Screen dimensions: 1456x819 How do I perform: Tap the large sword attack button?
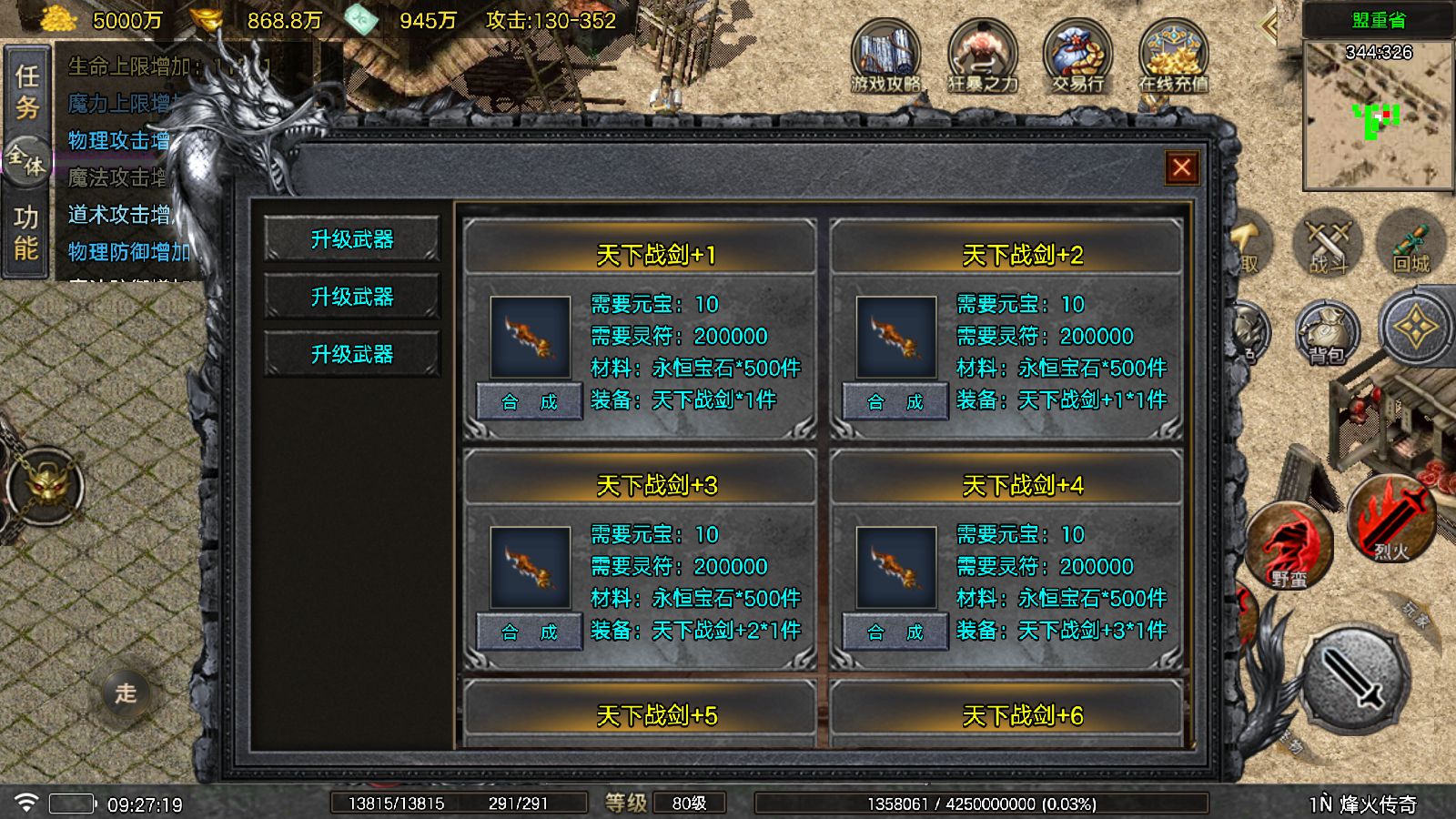(1355, 677)
